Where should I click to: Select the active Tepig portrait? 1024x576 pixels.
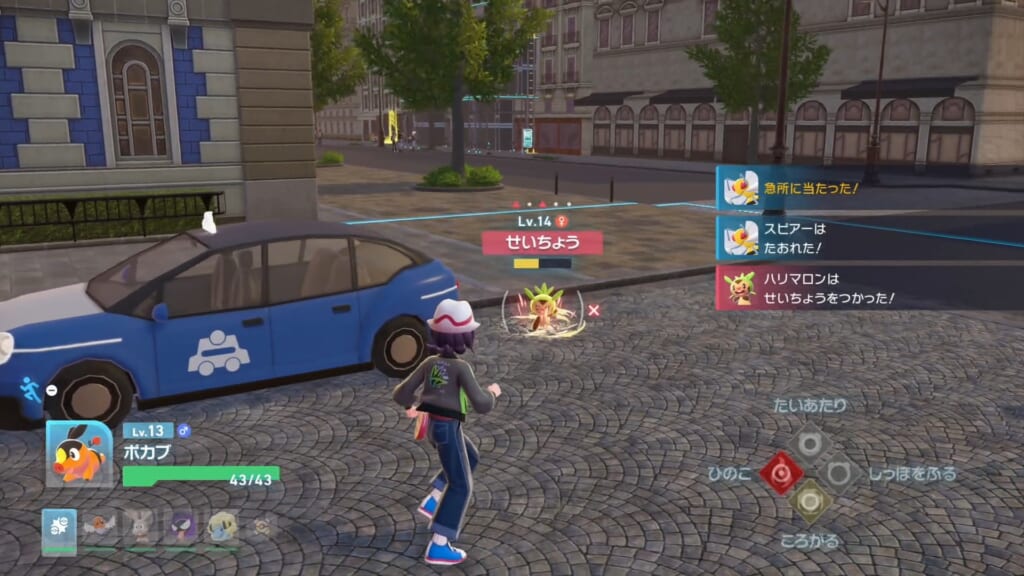coord(79,454)
